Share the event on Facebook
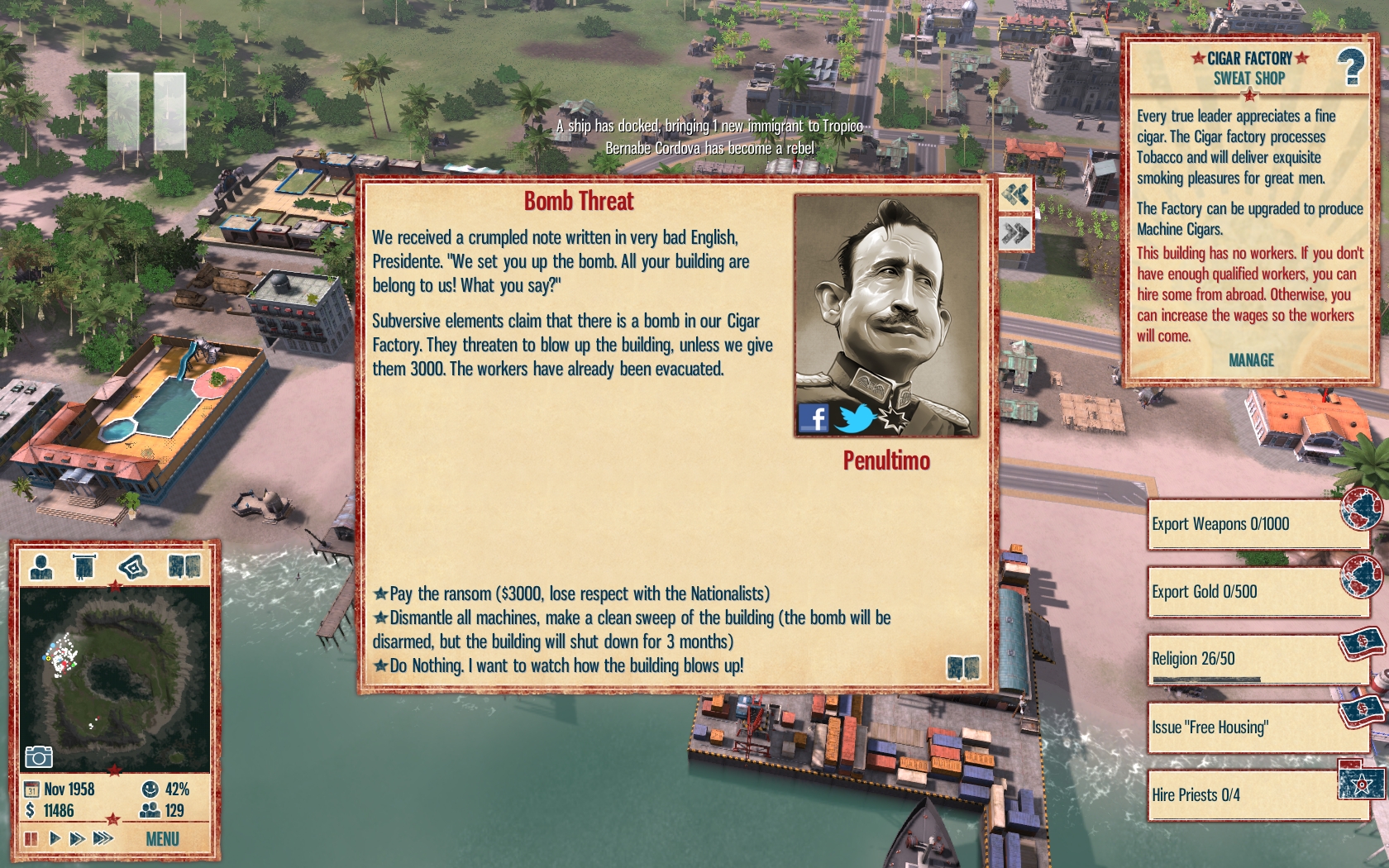Viewport: 1389px width, 868px height. pos(813,418)
